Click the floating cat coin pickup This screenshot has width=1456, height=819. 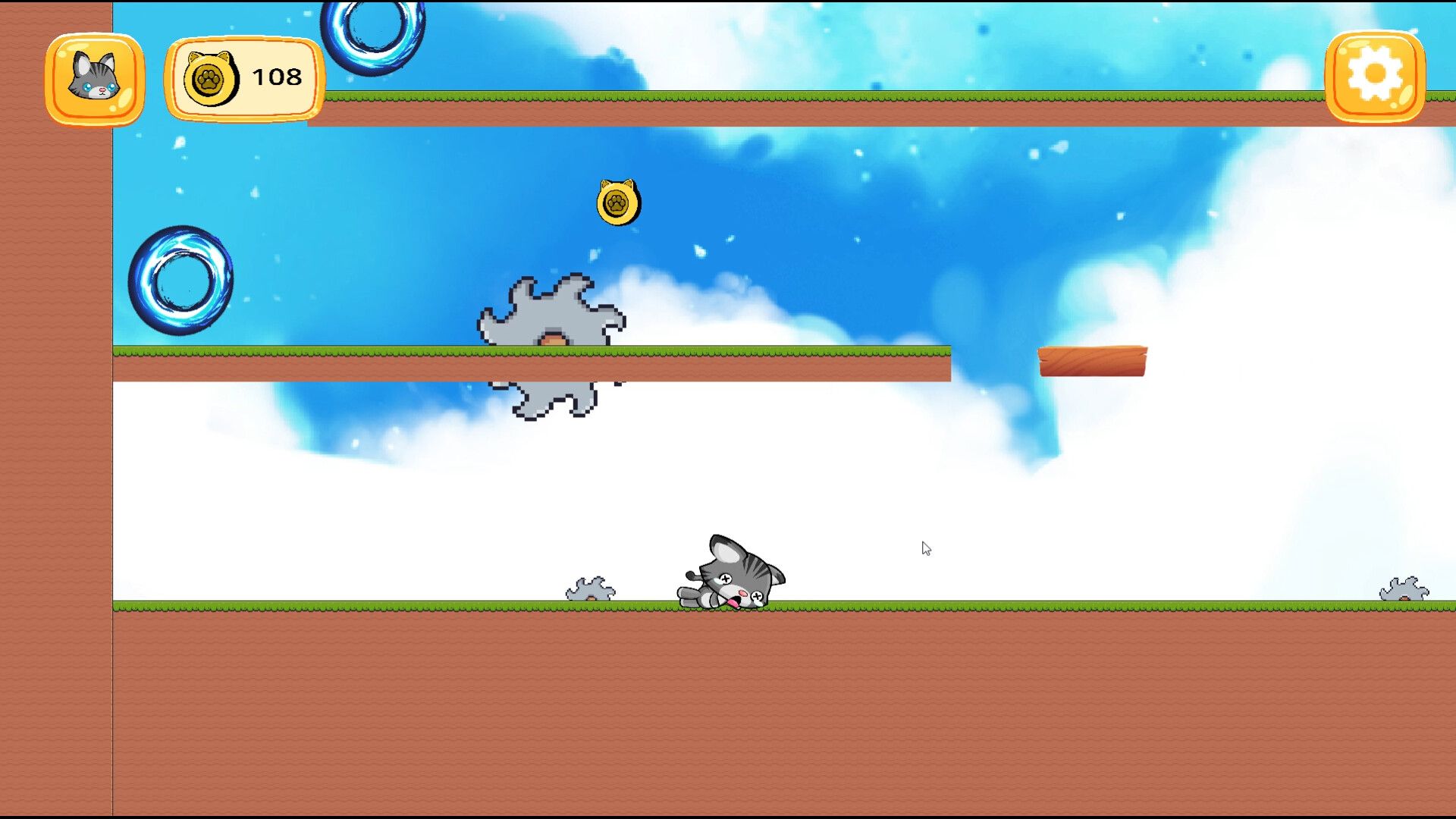(x=617, y=202)
